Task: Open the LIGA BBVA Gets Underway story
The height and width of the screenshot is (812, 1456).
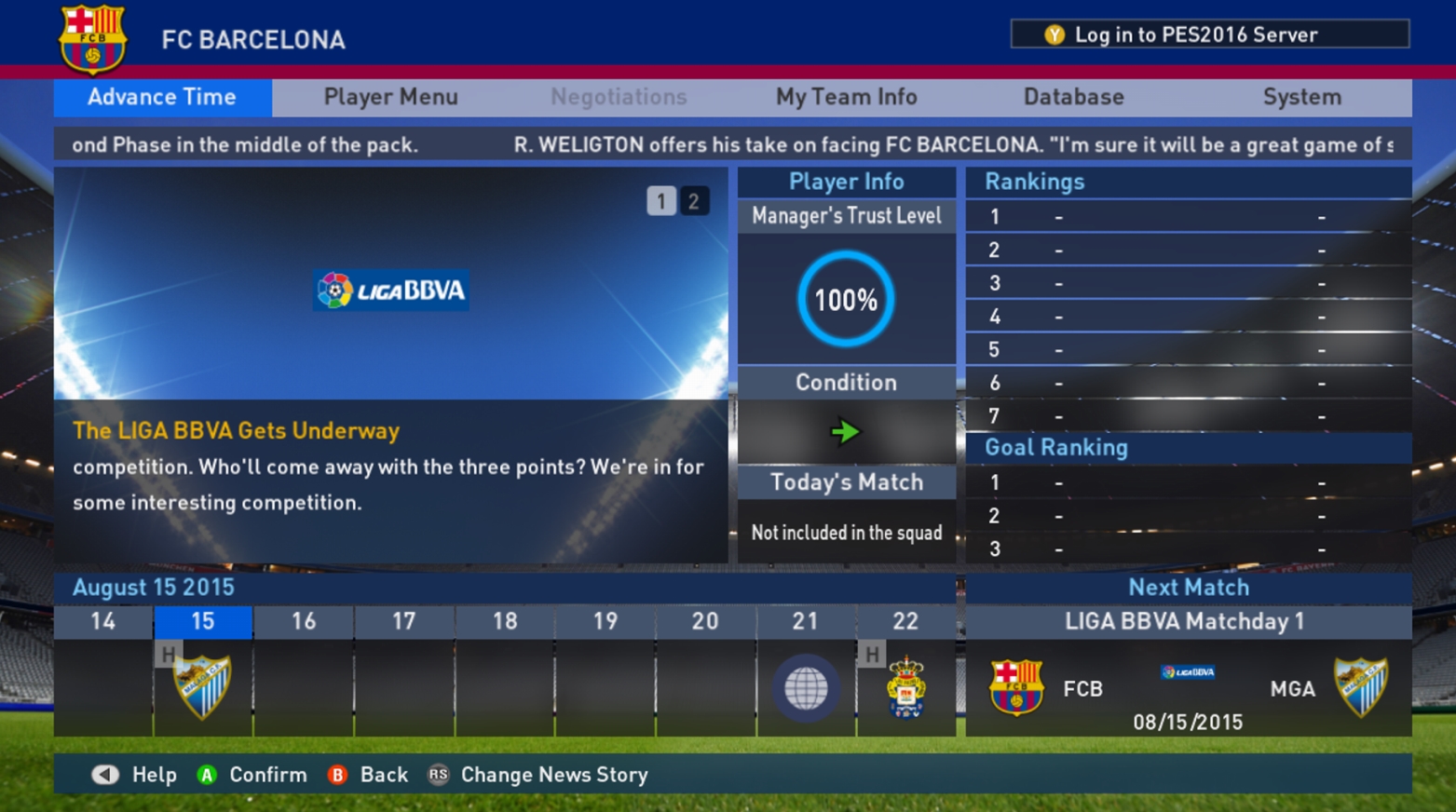Action: (x=236, y=430)
